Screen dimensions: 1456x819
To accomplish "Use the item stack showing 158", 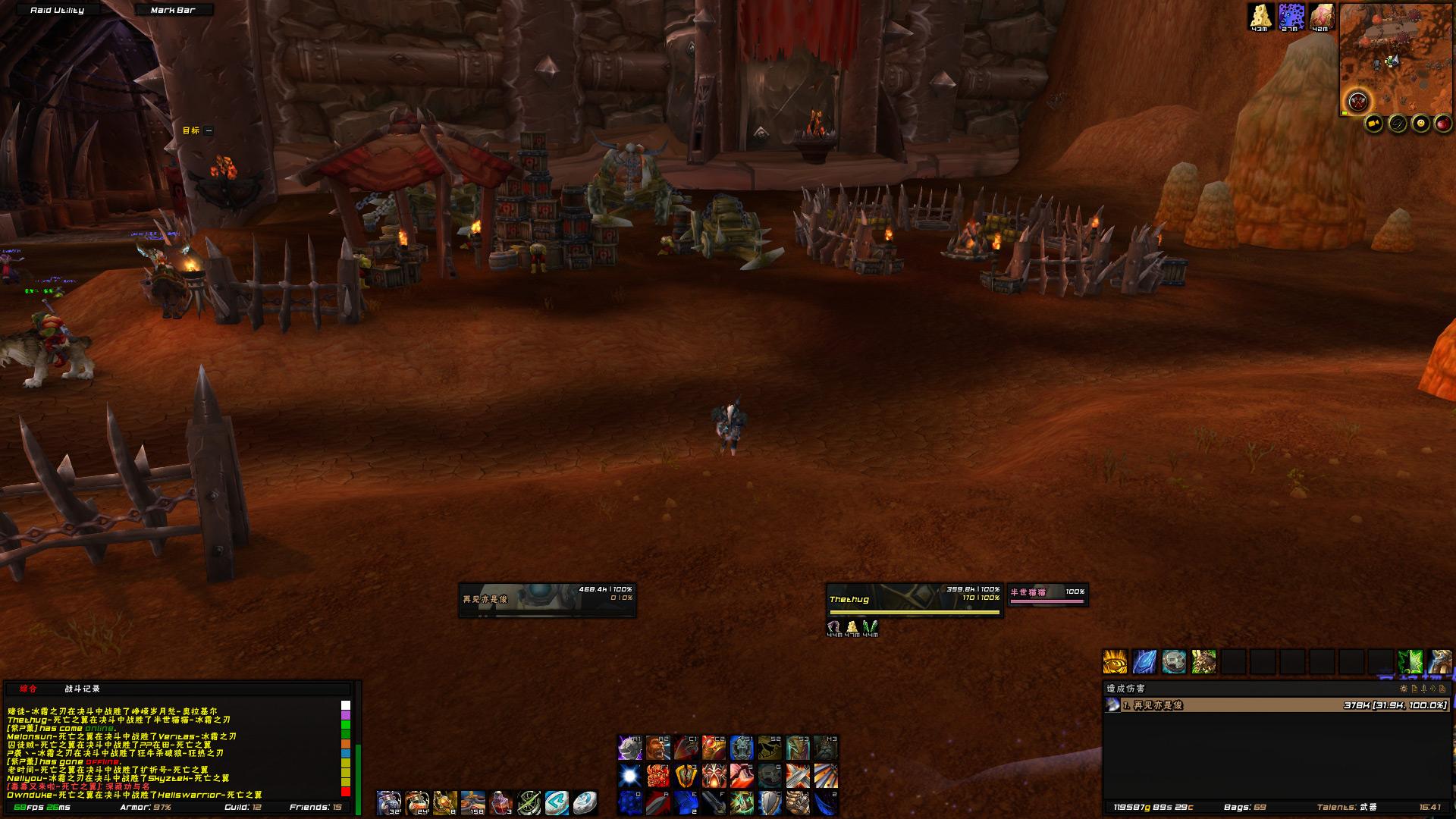I will (473, 802).
